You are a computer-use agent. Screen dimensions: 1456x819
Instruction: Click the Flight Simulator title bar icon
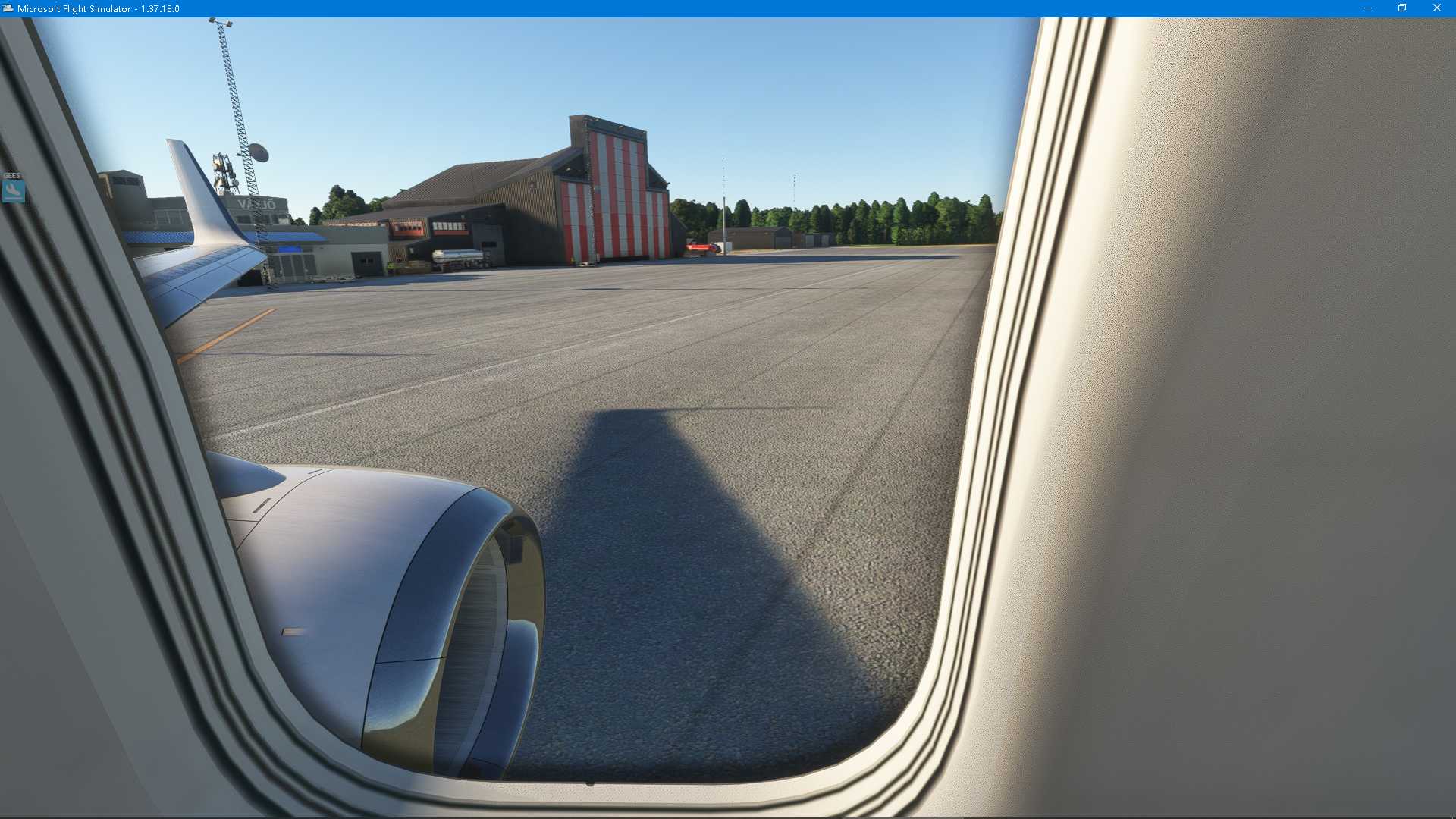[x=8, y=9]
